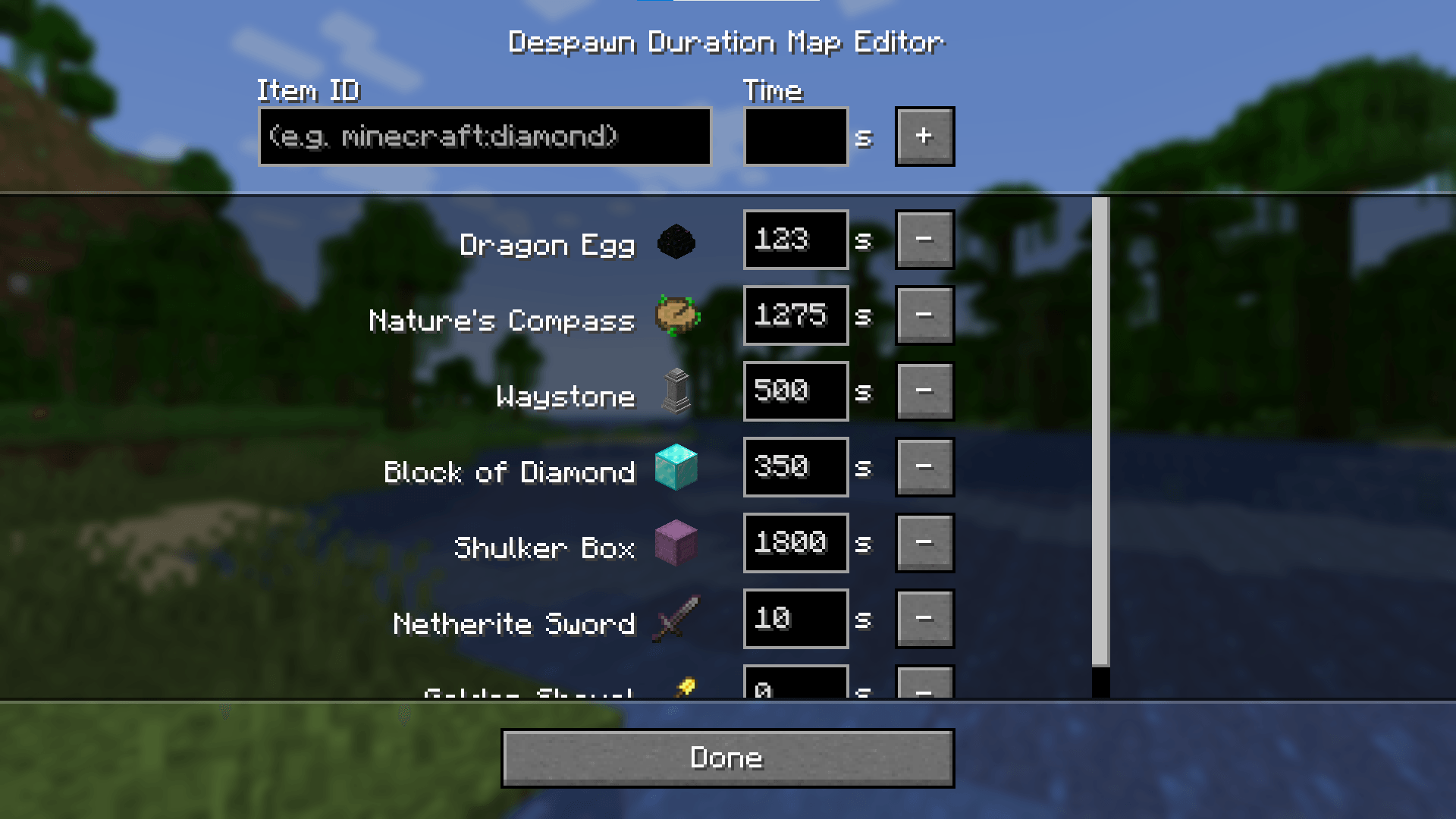Click the Done button
Screen dimensions: 1456x819
726,758
